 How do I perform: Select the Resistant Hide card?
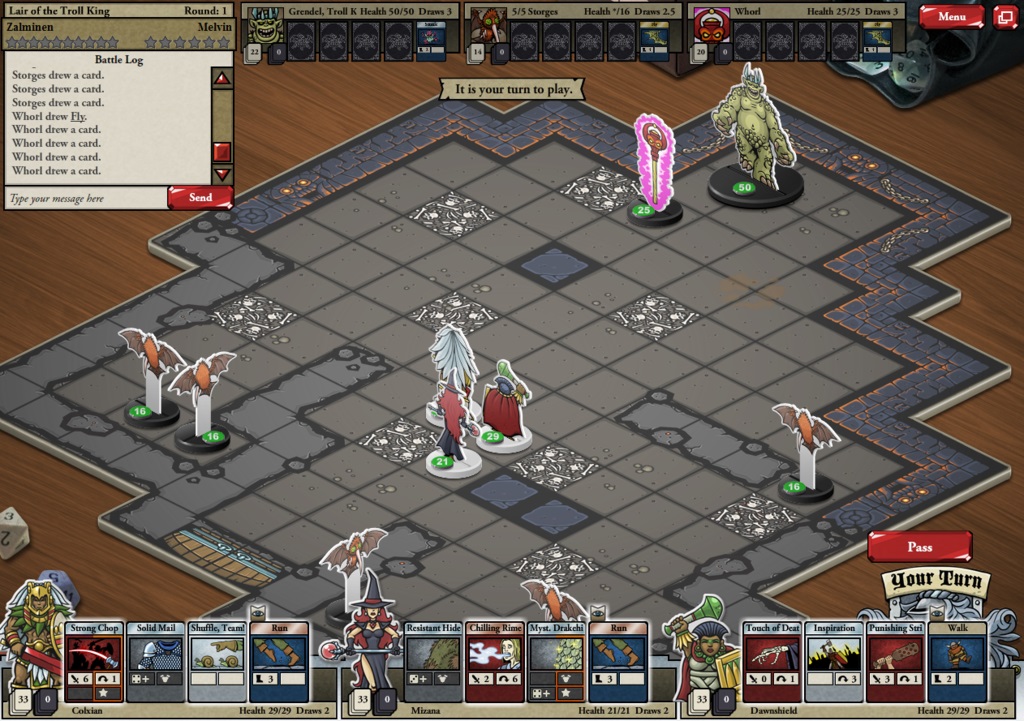click(433, 662)
